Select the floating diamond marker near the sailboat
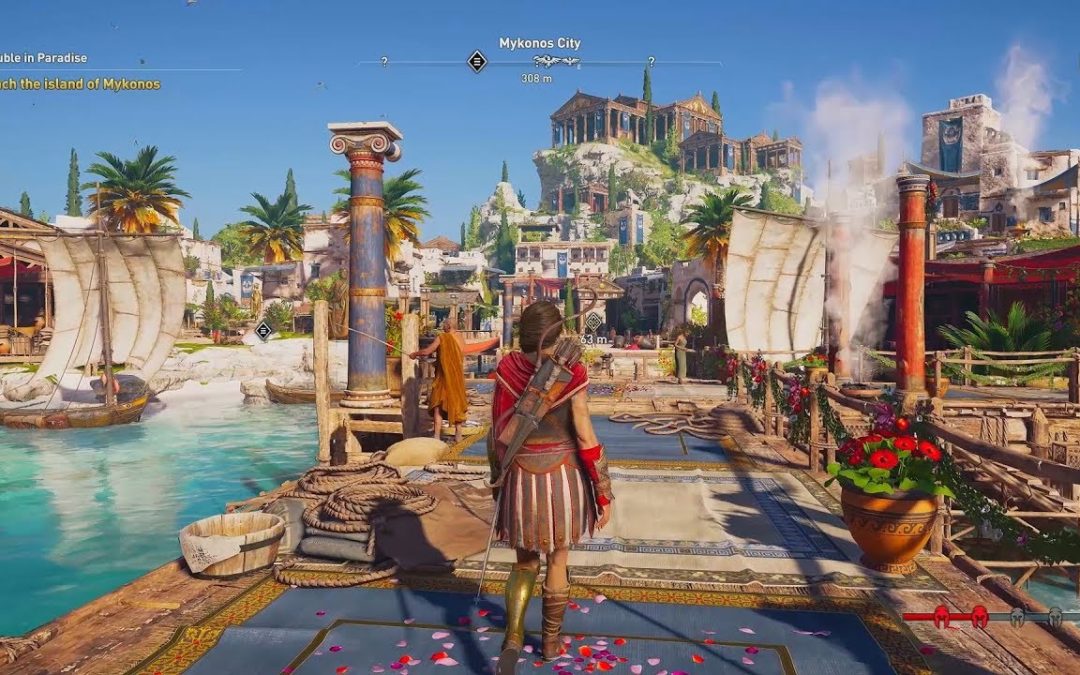 264,330
